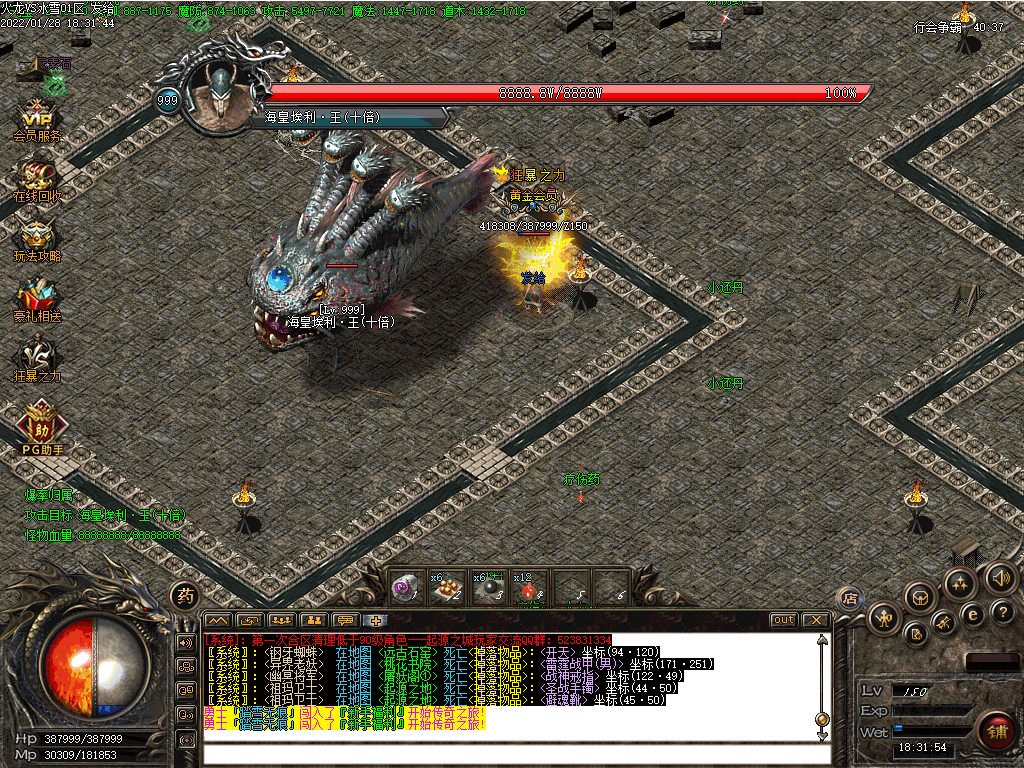1024x768 pixels.
Task: Open the character figure panel button
Action: (883, 616)
